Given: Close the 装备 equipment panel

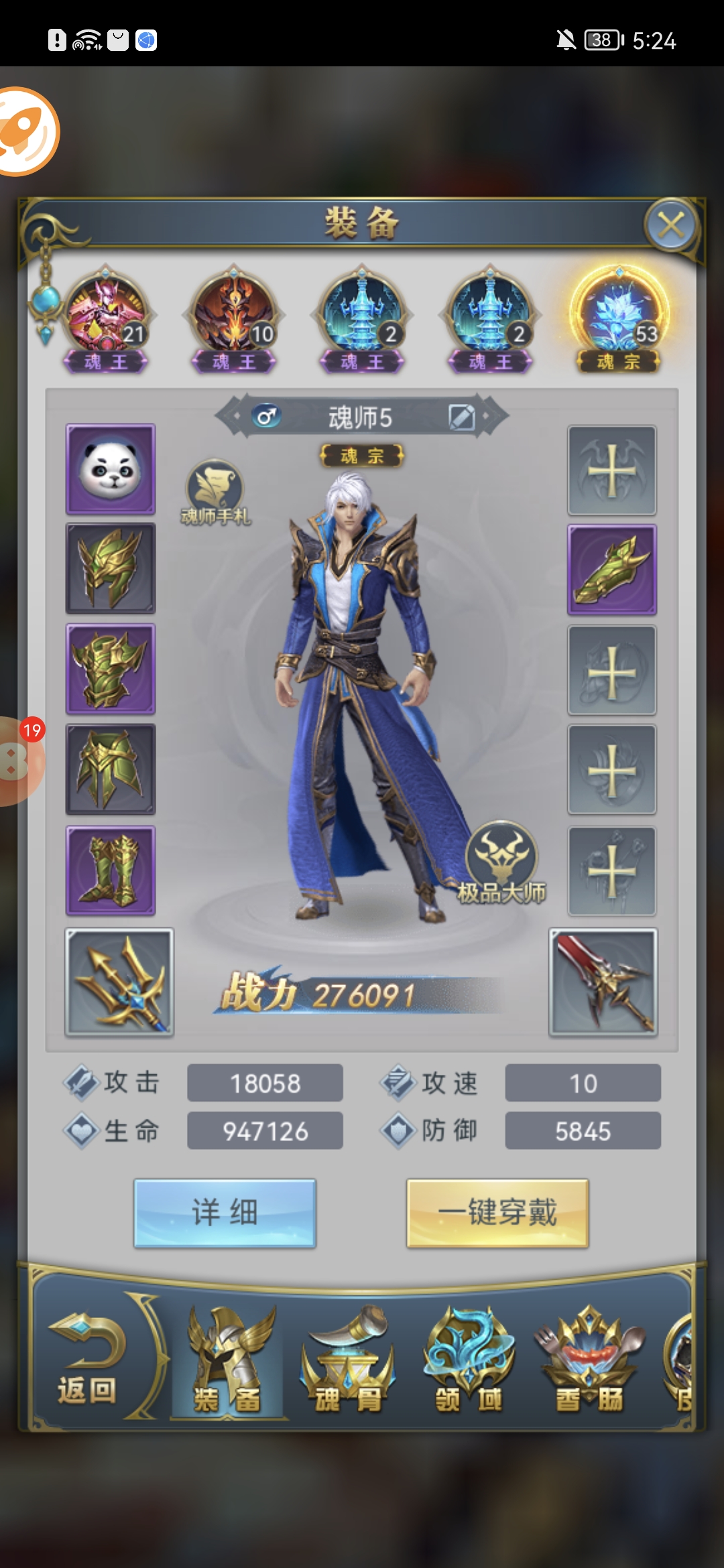Looking at the screenshot, I should [x=671, y=226].
